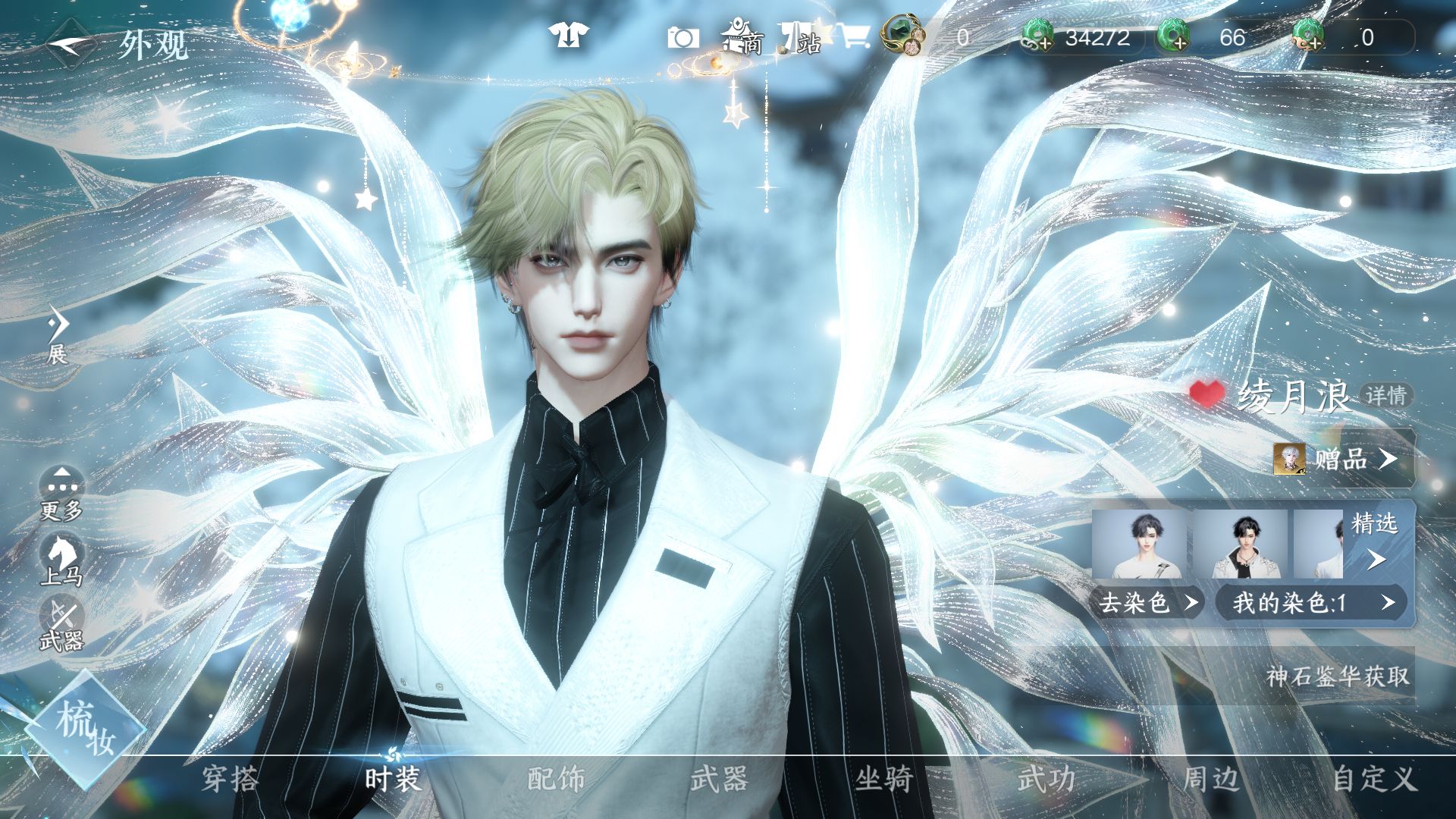View 详情 details for 绫月浪
The image size is (1456, 819).
[x=1386, y=395]
